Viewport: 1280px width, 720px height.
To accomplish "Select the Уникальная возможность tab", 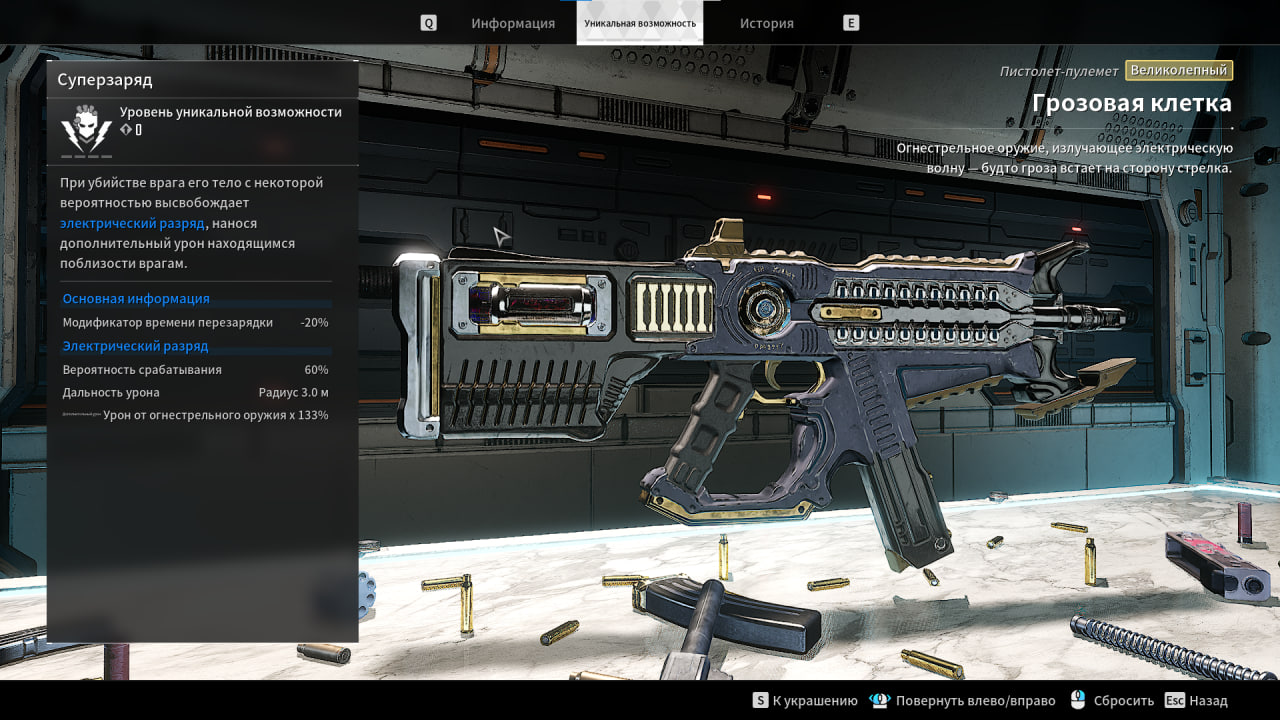I will [640, 23].
